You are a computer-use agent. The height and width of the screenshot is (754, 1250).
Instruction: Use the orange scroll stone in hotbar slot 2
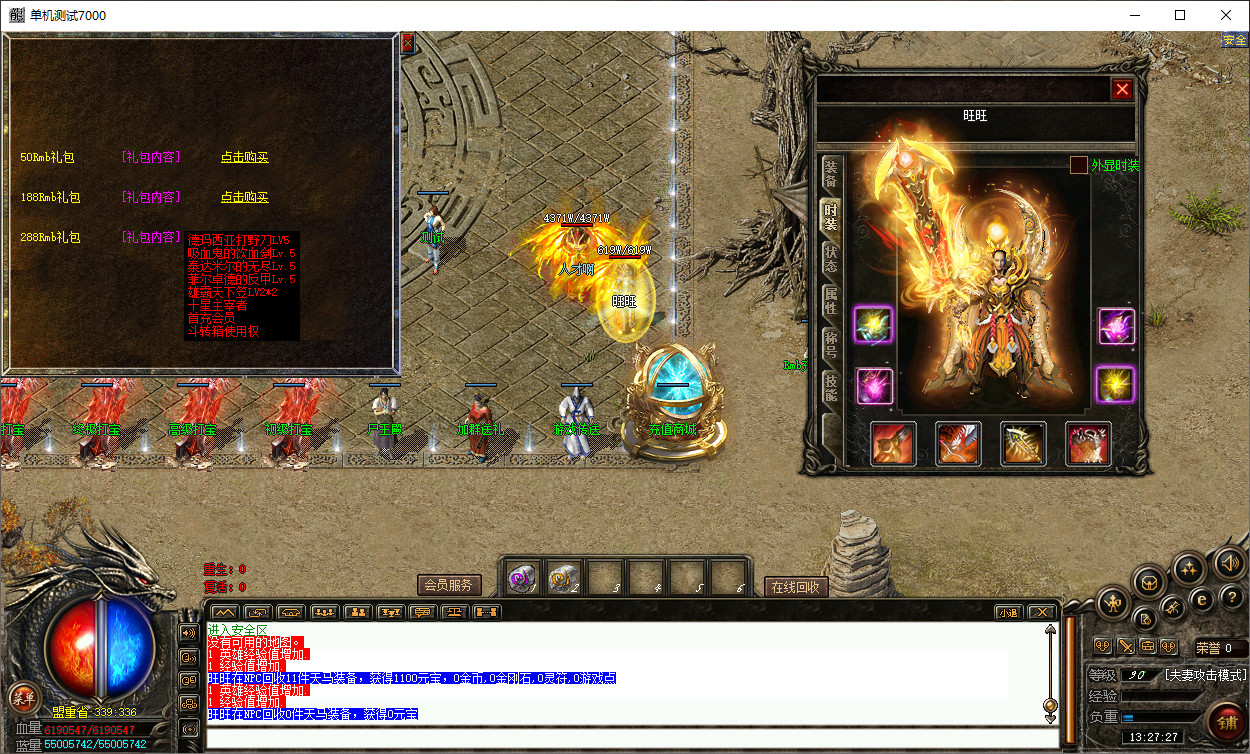(x=565, y=578)
